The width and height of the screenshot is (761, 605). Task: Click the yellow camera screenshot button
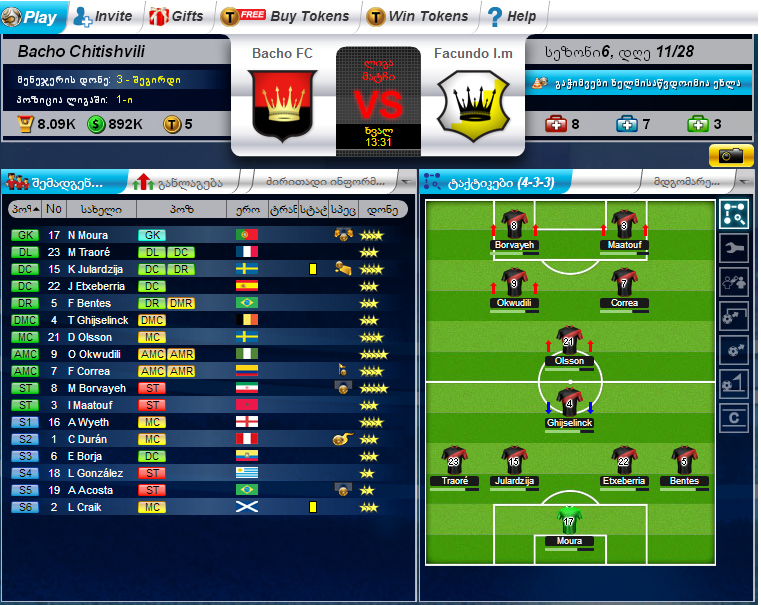click(731, 155)
